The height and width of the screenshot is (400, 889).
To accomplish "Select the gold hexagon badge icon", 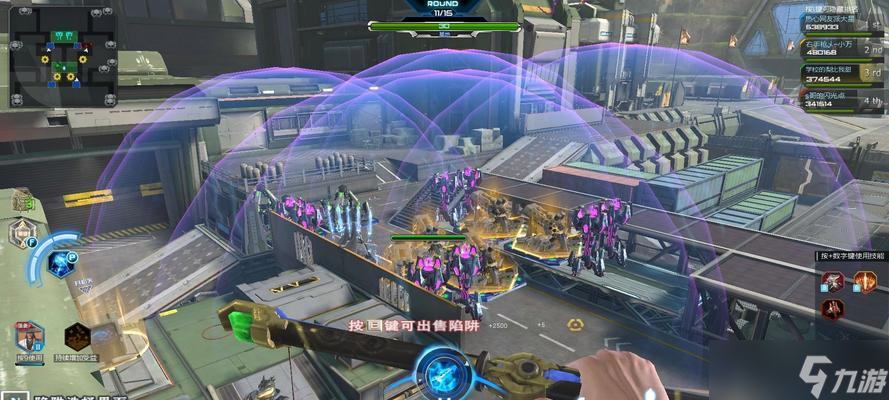I will tap(22, 234).
